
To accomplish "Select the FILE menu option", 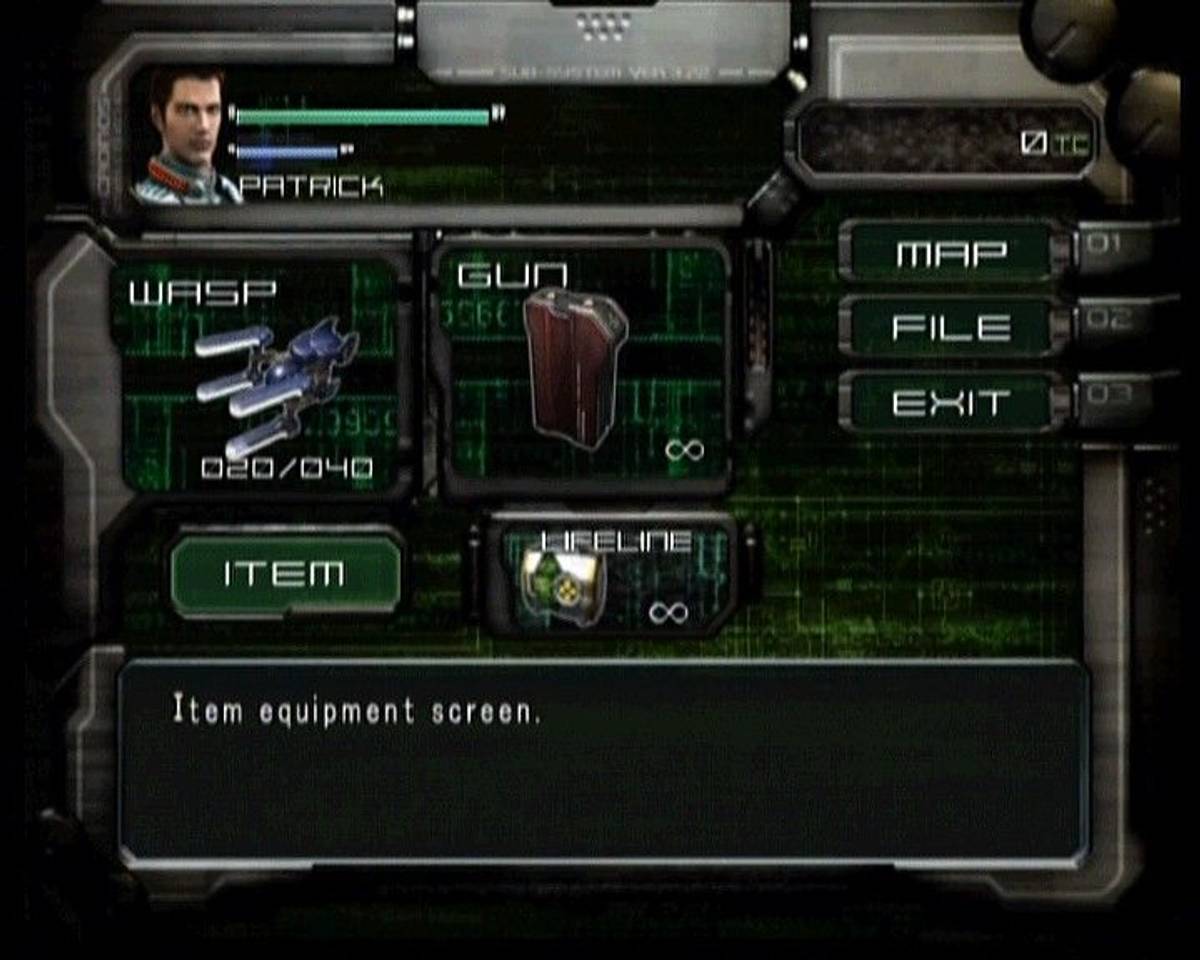I will coord(950,328).
